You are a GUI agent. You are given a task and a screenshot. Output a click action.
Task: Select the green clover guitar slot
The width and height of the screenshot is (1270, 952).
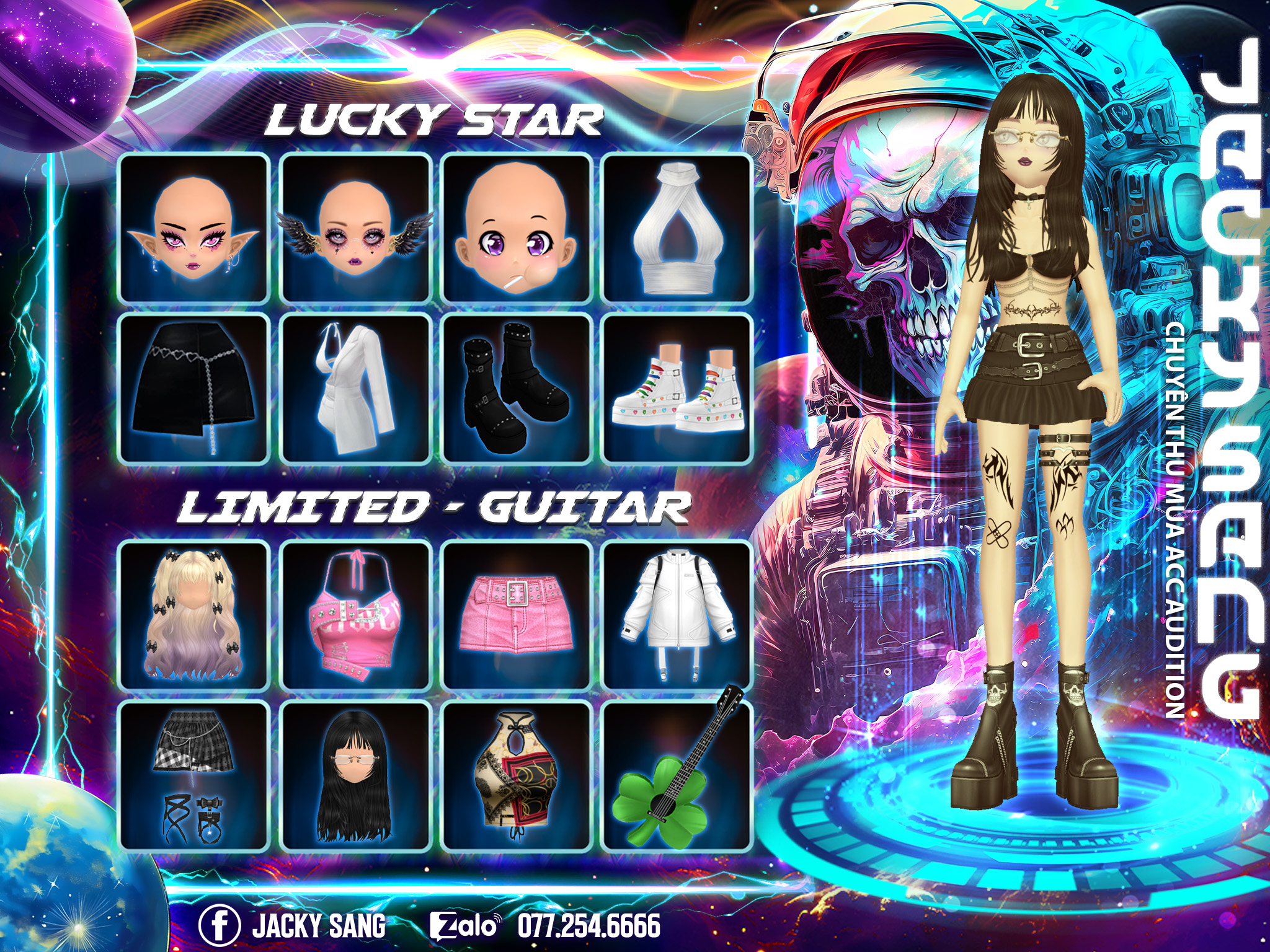pos(677,775)
